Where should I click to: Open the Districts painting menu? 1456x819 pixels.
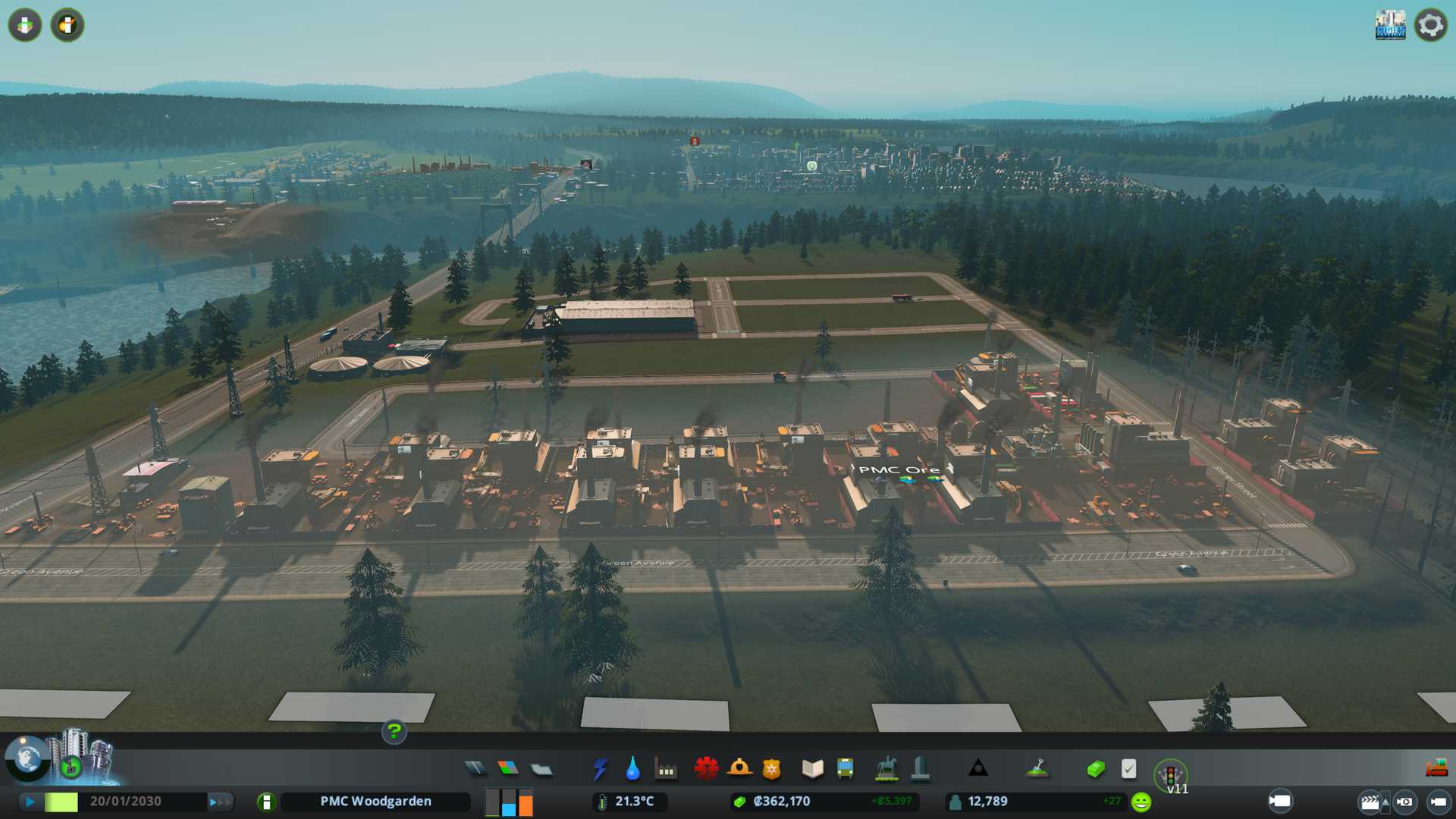(x=541, y=770)
